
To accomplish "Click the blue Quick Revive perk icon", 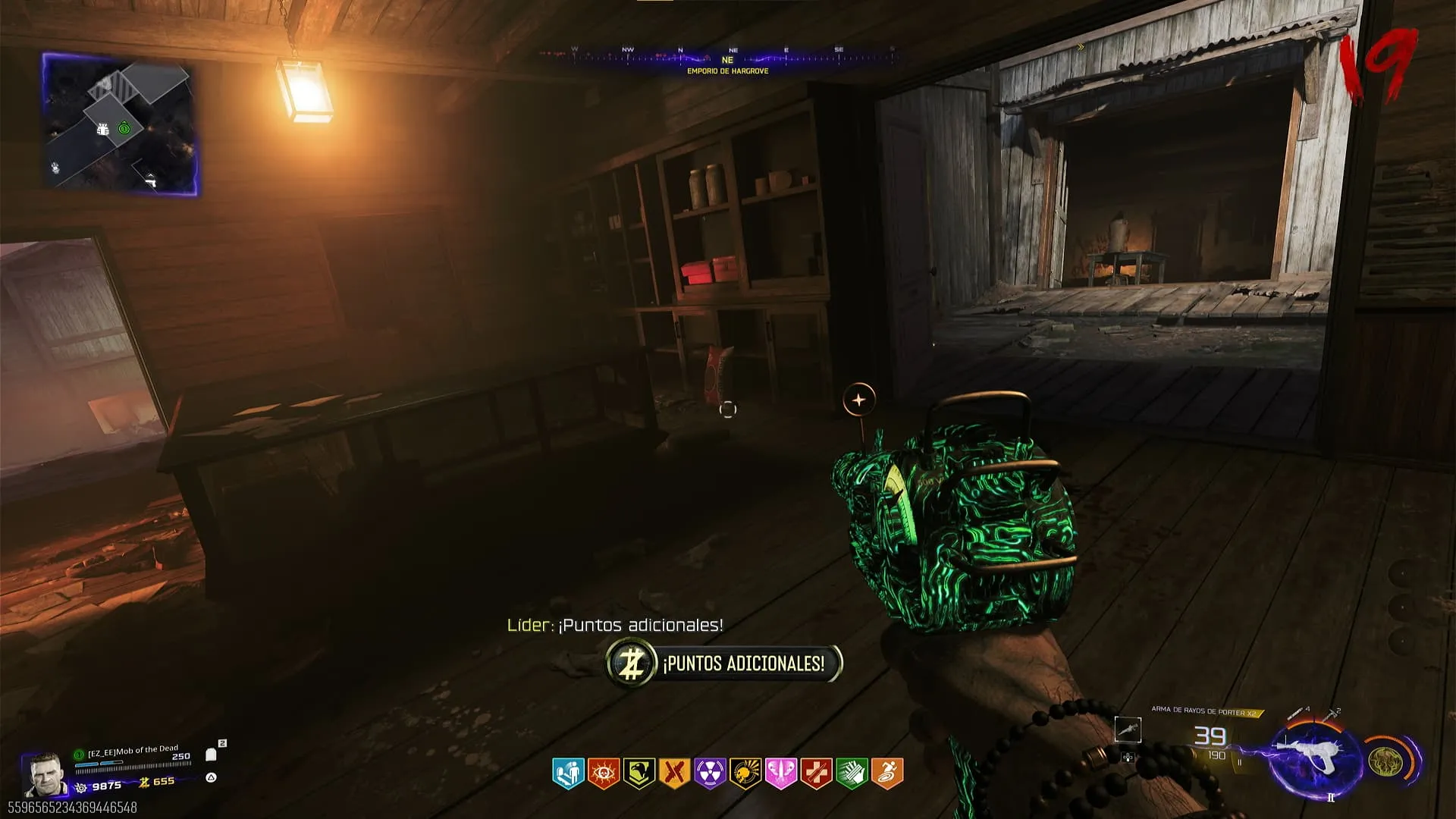I will tap(568, 773).
